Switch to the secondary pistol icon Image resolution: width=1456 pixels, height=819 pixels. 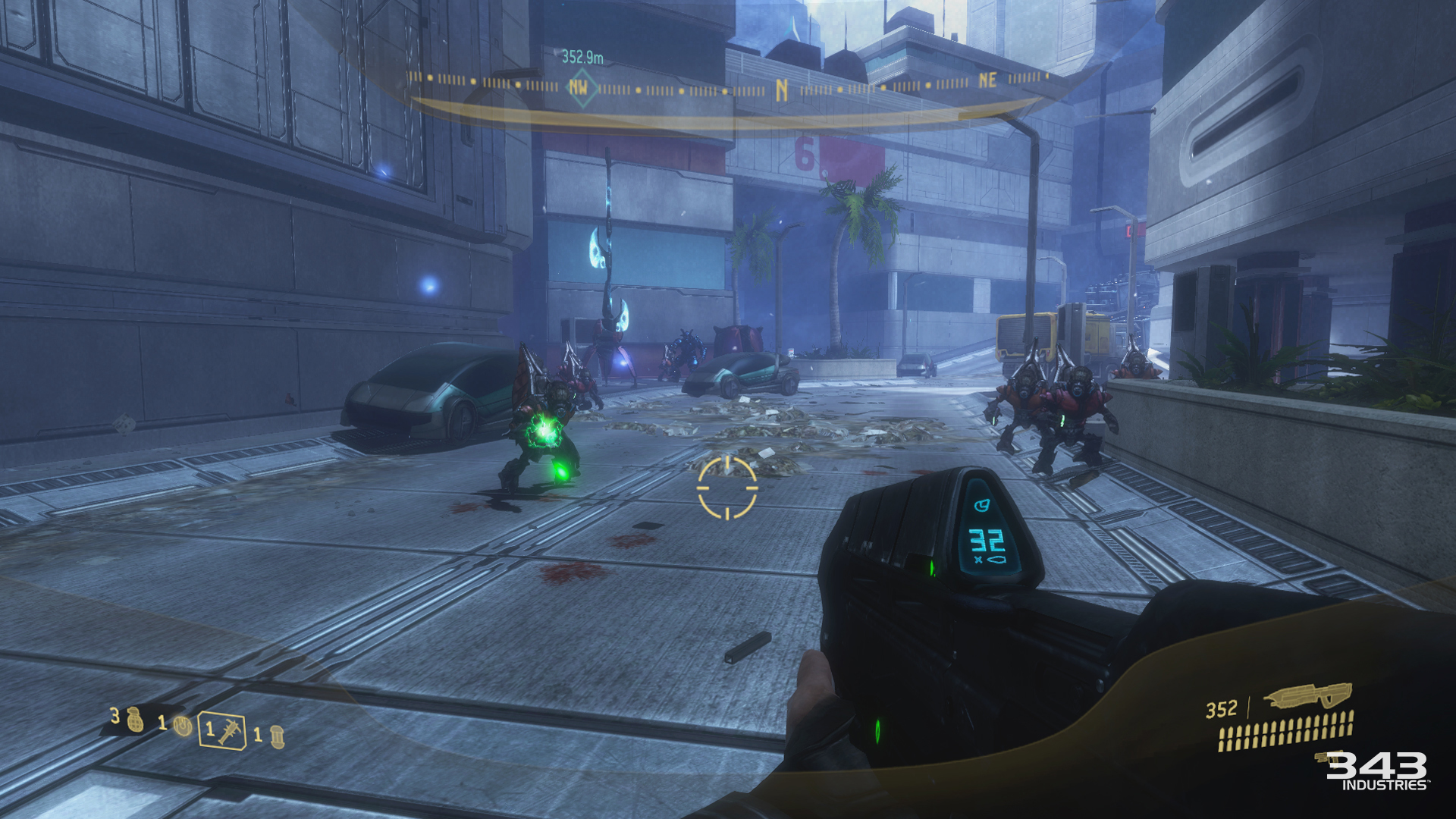tap(1328, 758)
